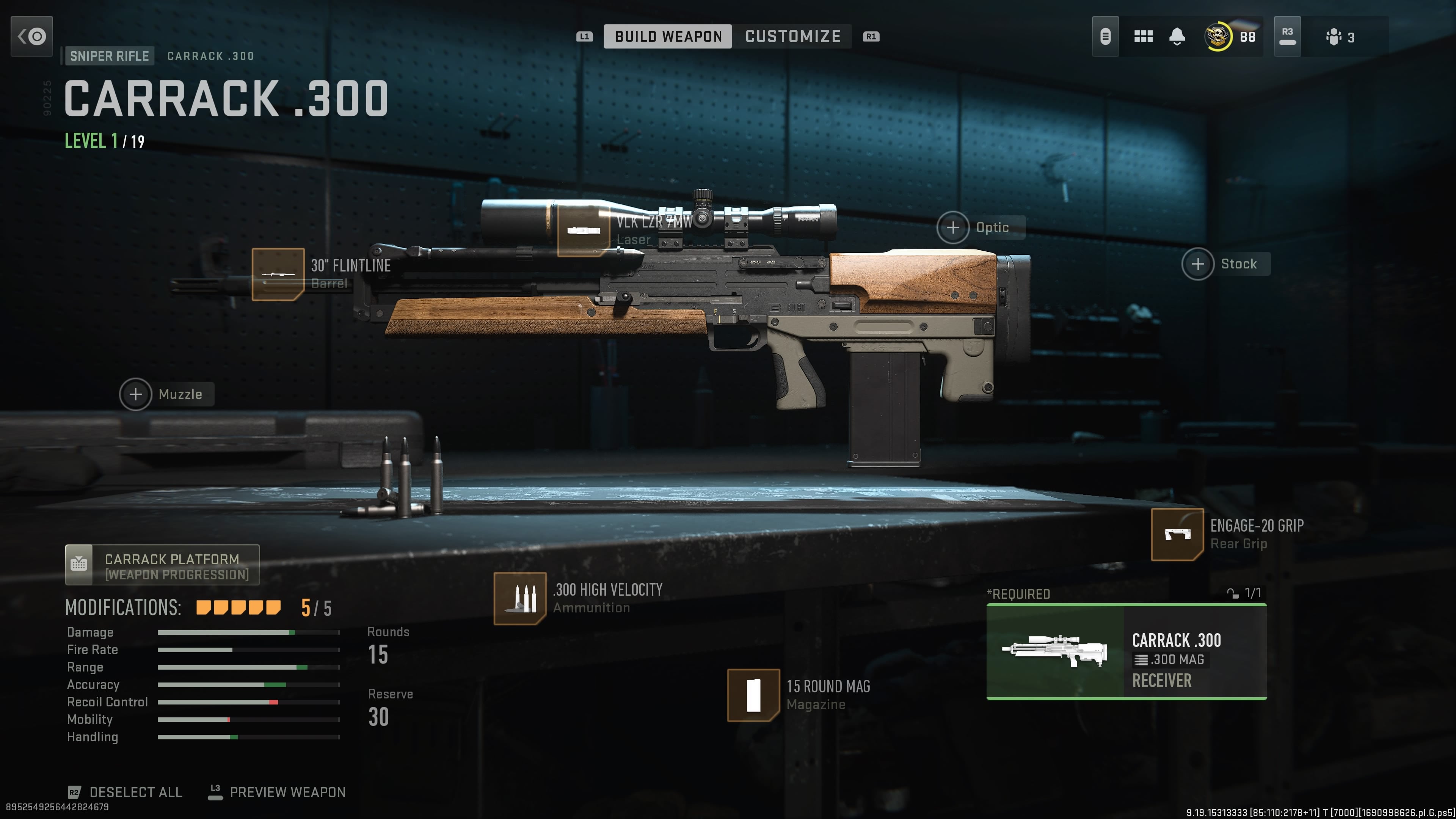1456x819 pixels.
Task: Open Carrack Platform weapon progression
Action: (x=162, y=565)
